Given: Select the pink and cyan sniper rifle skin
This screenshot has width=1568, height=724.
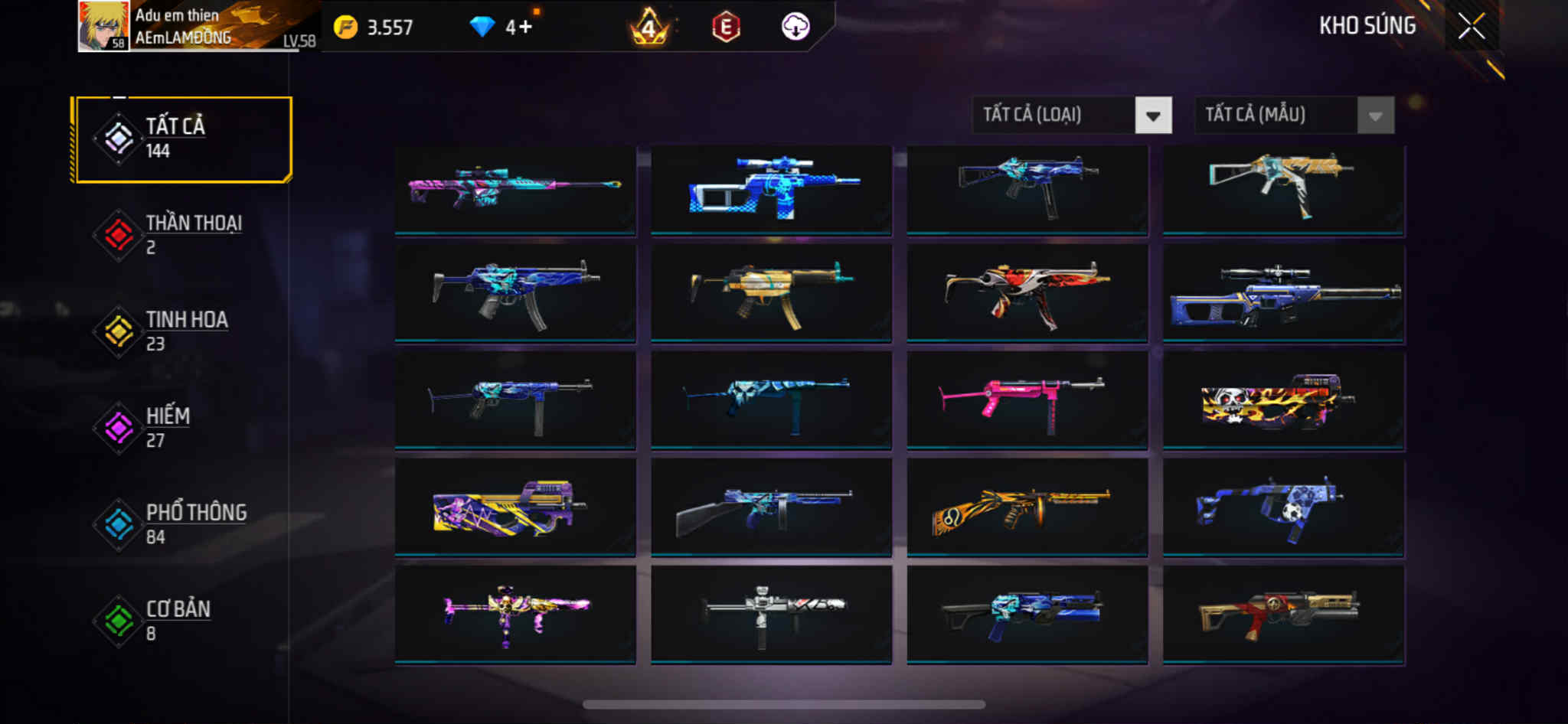Looking at the screenshot, I should (x=514, y=188).
